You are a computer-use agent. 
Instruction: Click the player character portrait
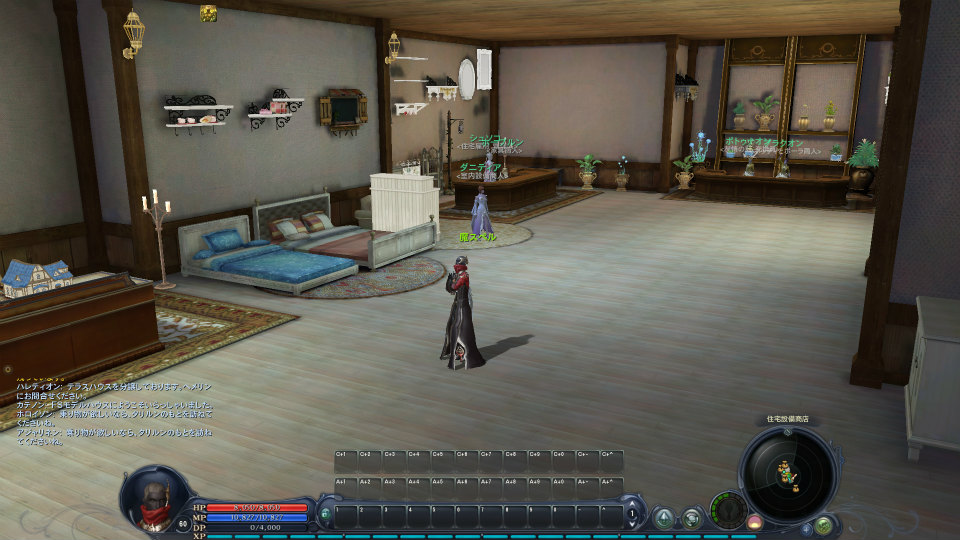coord(153,499)
